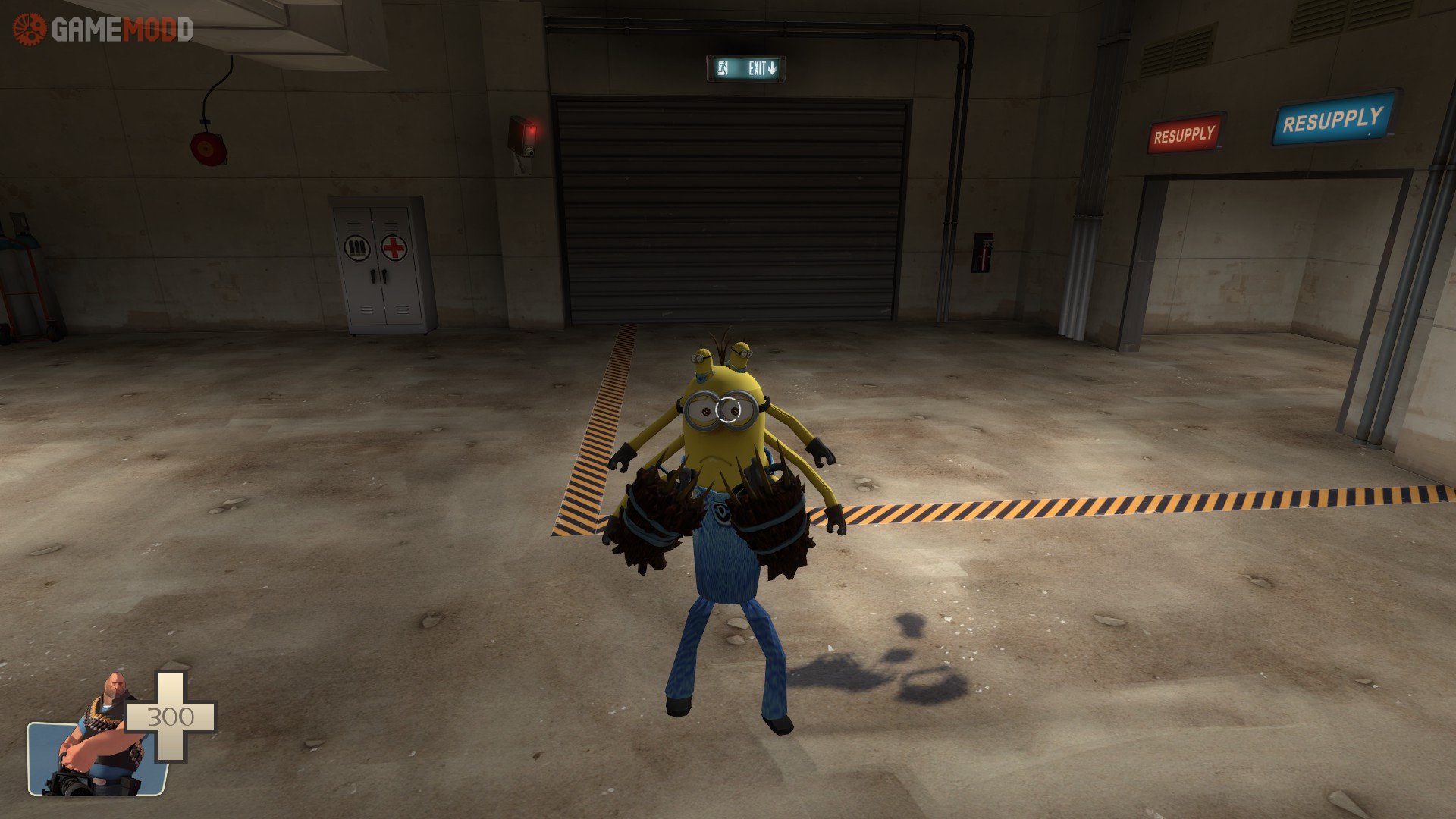The width and height of the screenshot is (1456, 819).
Task: Open the GameModd watermark logo
Action: pyautogui.click(x=103, y=30)
